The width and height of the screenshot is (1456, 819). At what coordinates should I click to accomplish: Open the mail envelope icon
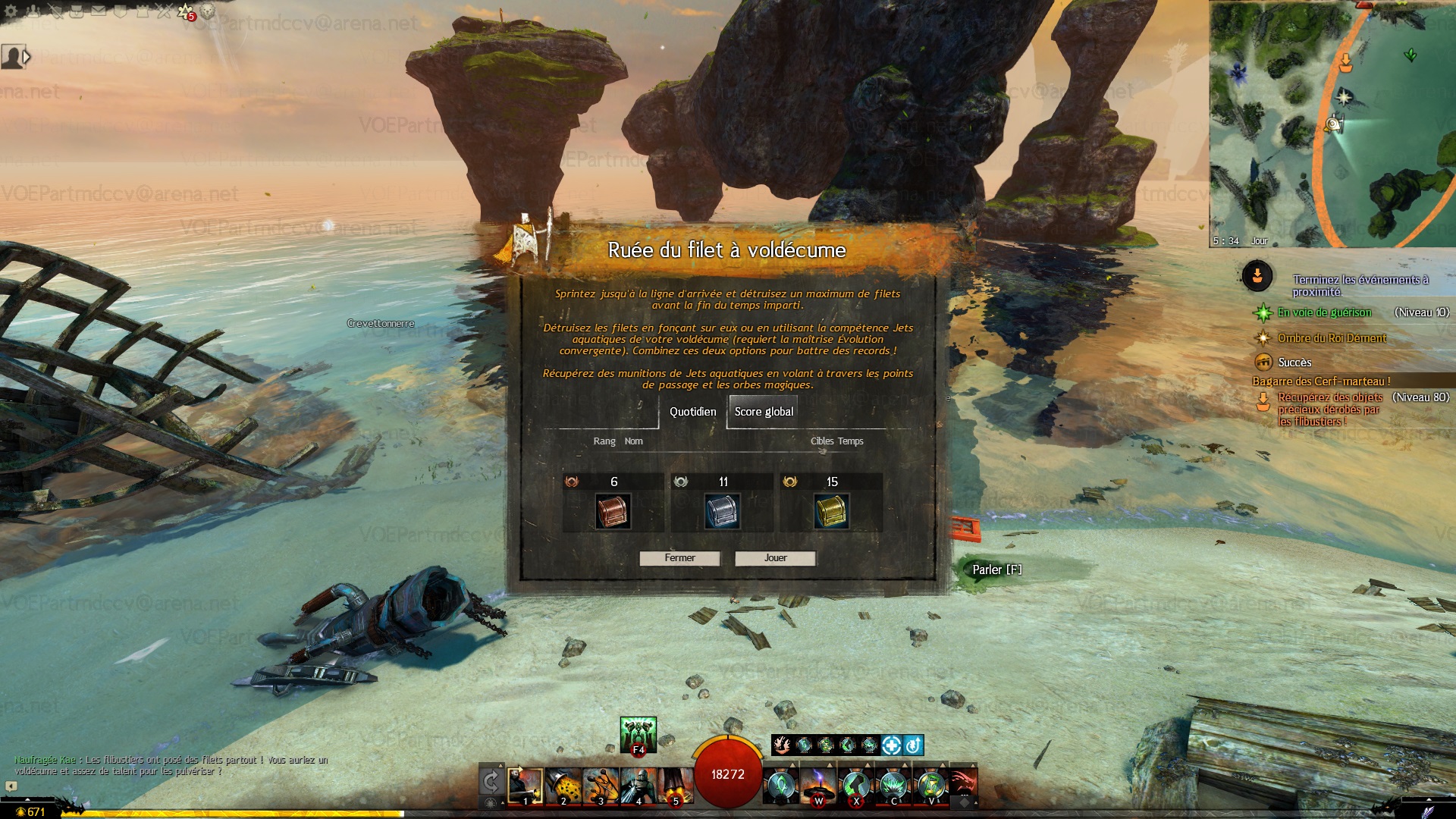(x=99, y=11)
